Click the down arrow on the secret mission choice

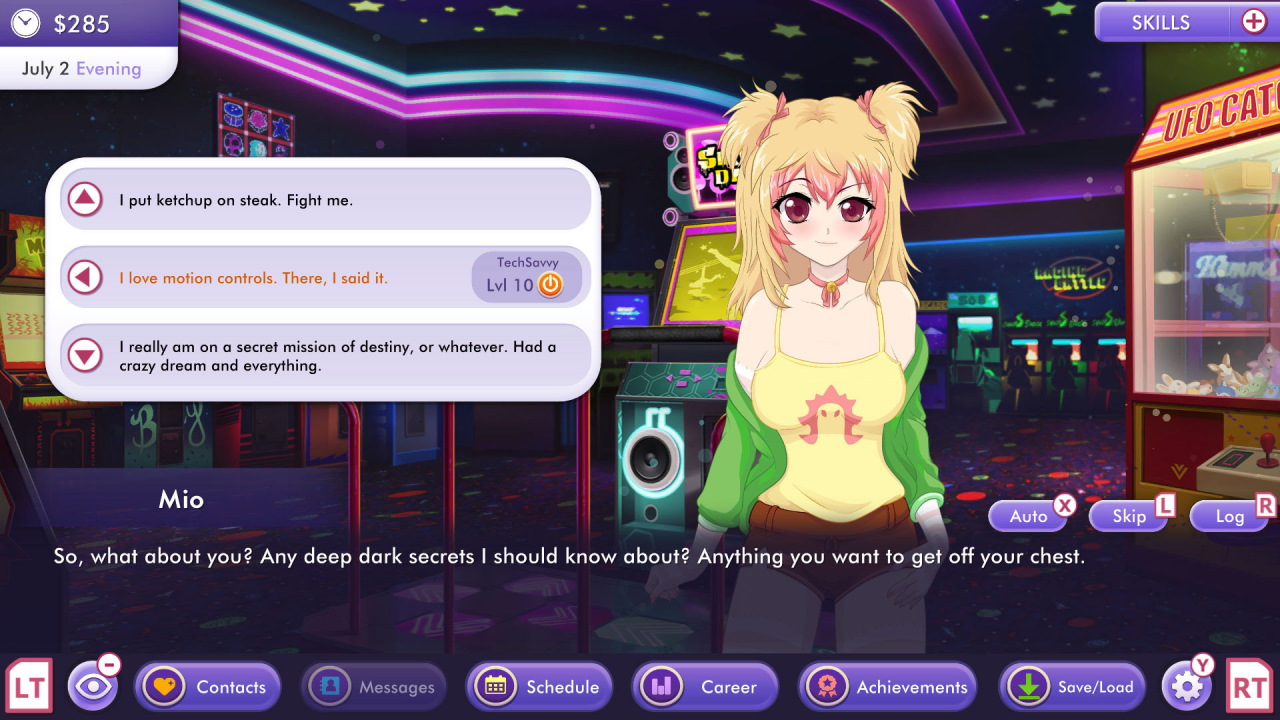87,354
